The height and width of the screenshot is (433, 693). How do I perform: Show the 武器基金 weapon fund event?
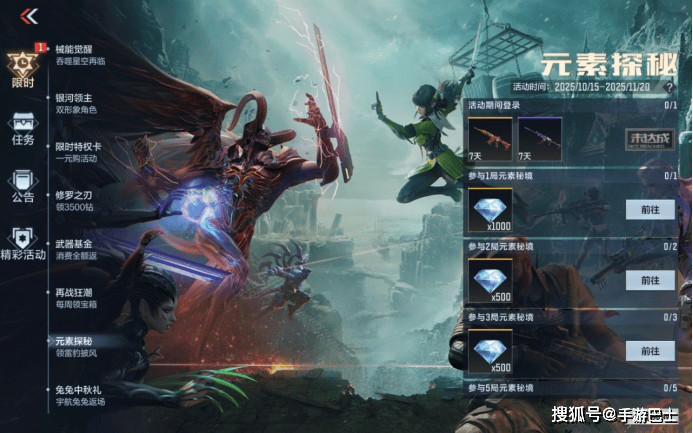tap(75, 248)
